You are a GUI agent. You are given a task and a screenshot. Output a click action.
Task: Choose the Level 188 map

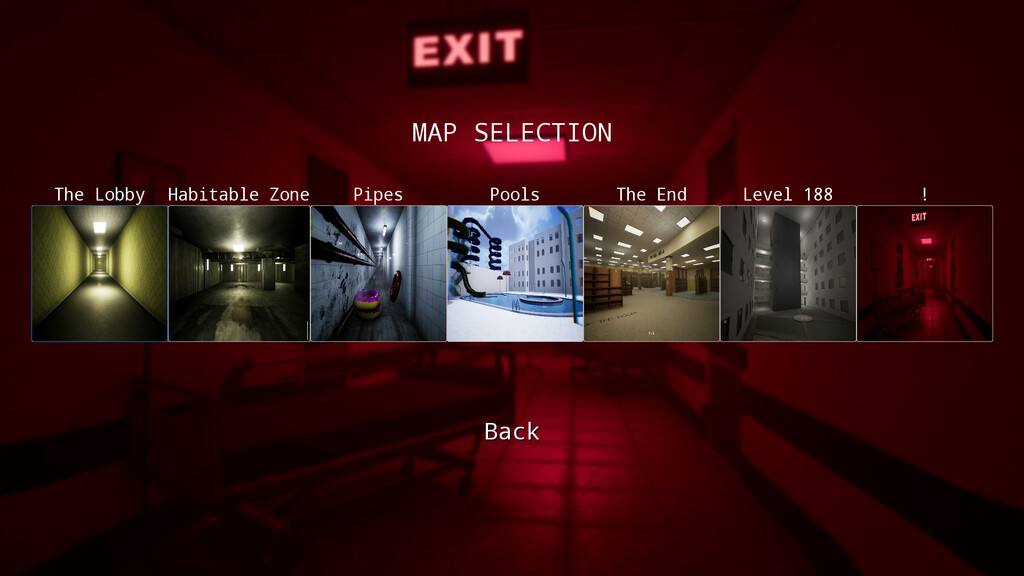788,273
